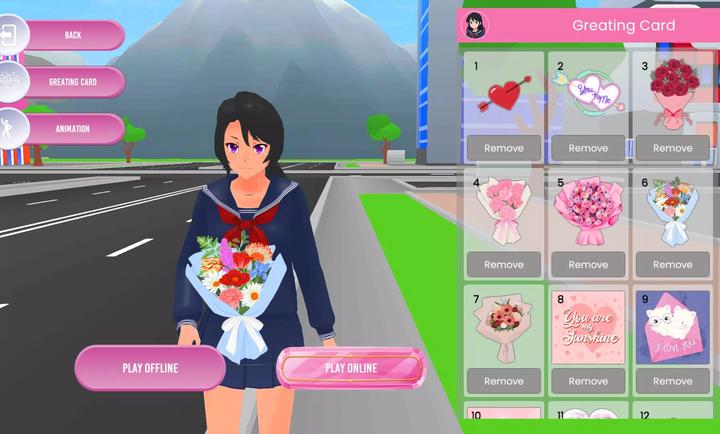Remove the I Love You cat card
Image resolution: width=720 pixels, height=434 pixels.
point(672,381)
